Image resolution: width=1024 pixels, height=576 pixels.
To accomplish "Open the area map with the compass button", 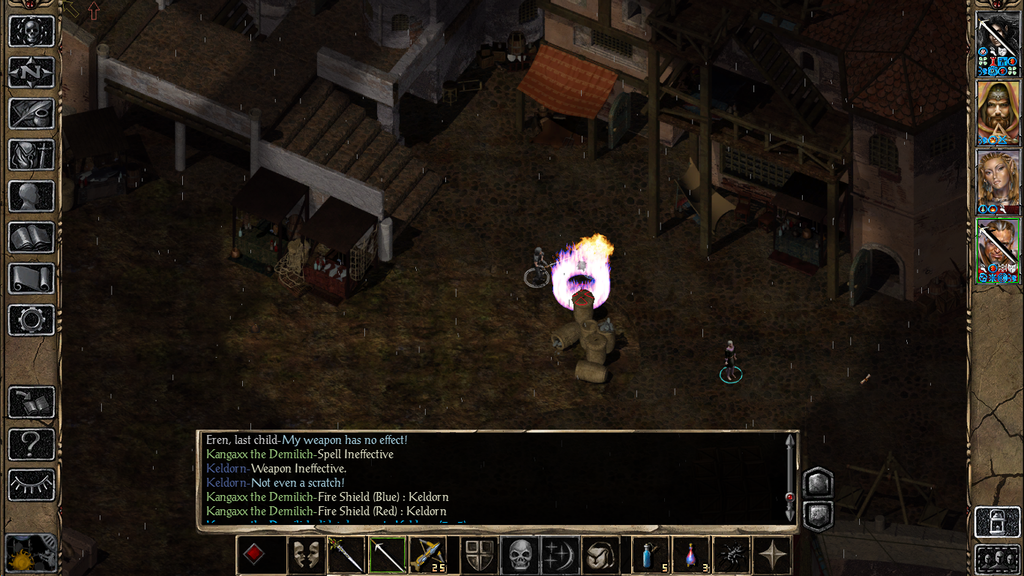I will tap(31, 72).
